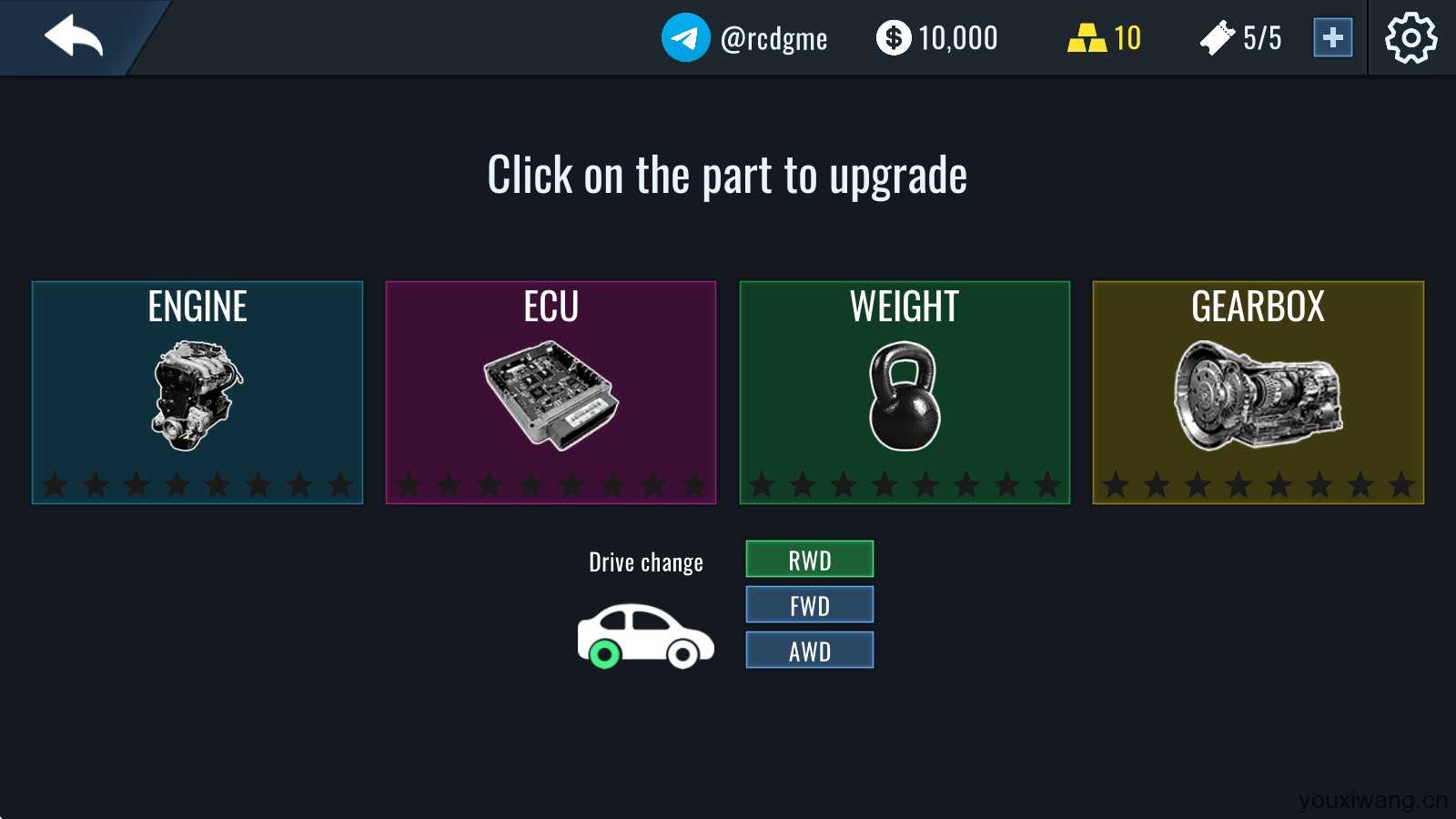Screen dimensions: 1456x819
Task: Change drive to AWD
Action: 809,650
